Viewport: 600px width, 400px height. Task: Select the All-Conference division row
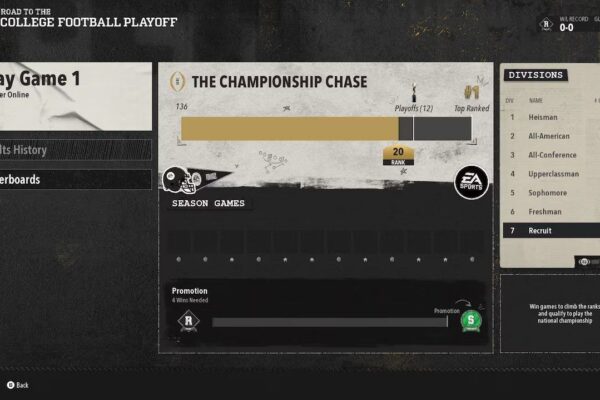coord(551,156)
